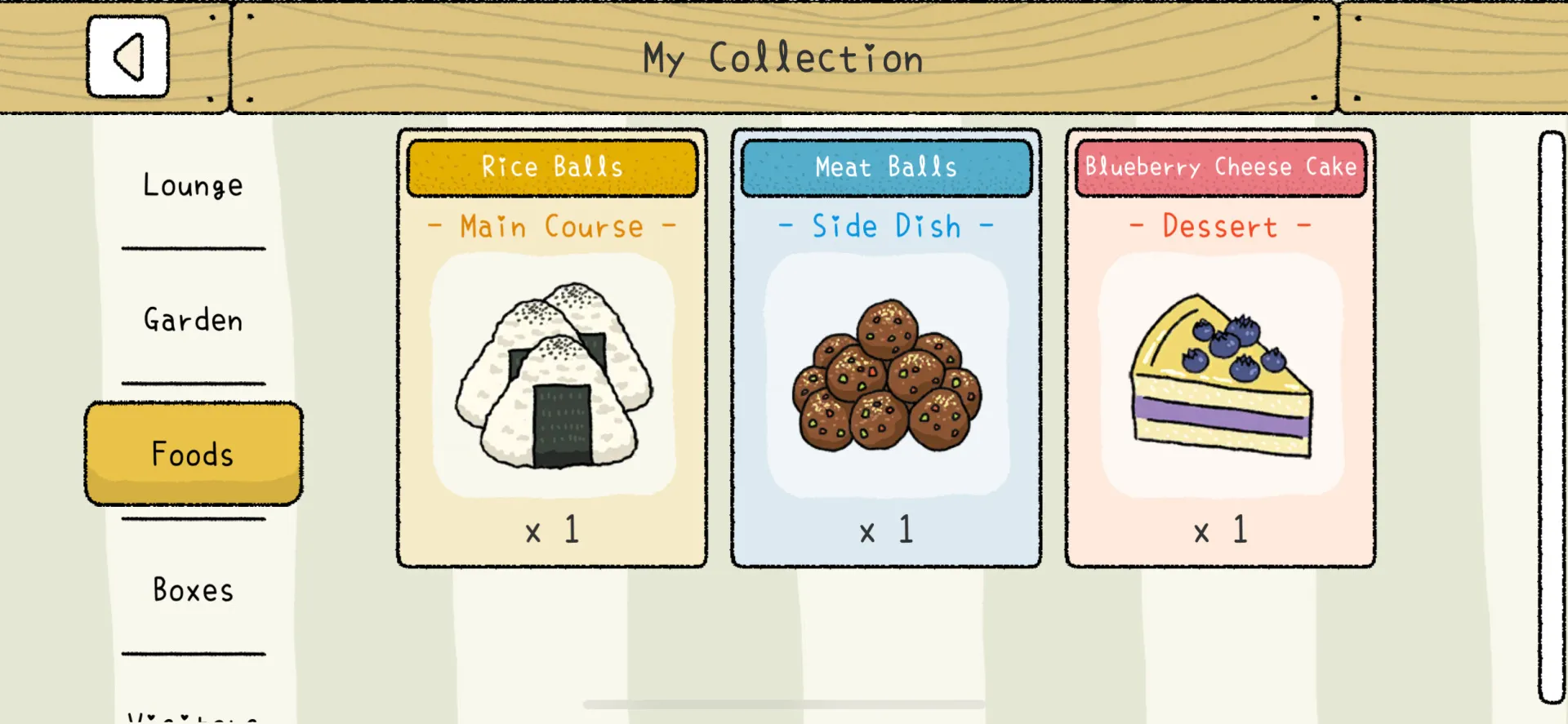1568x724 pixels.
Task: Click the back arrow button
Action: click(127, 55)
